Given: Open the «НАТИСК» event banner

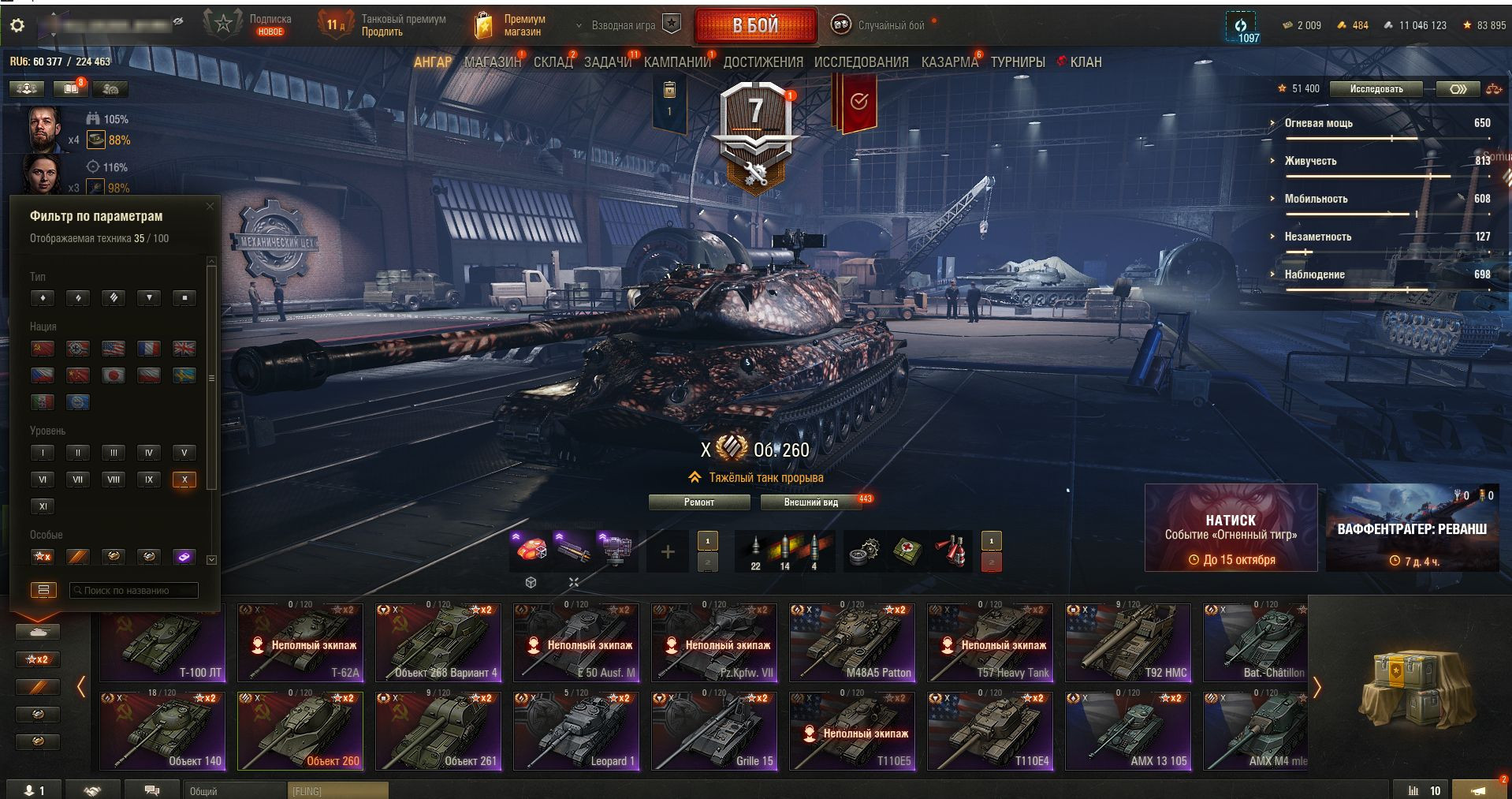Looking at the screenshot, I should (1231, 528).
